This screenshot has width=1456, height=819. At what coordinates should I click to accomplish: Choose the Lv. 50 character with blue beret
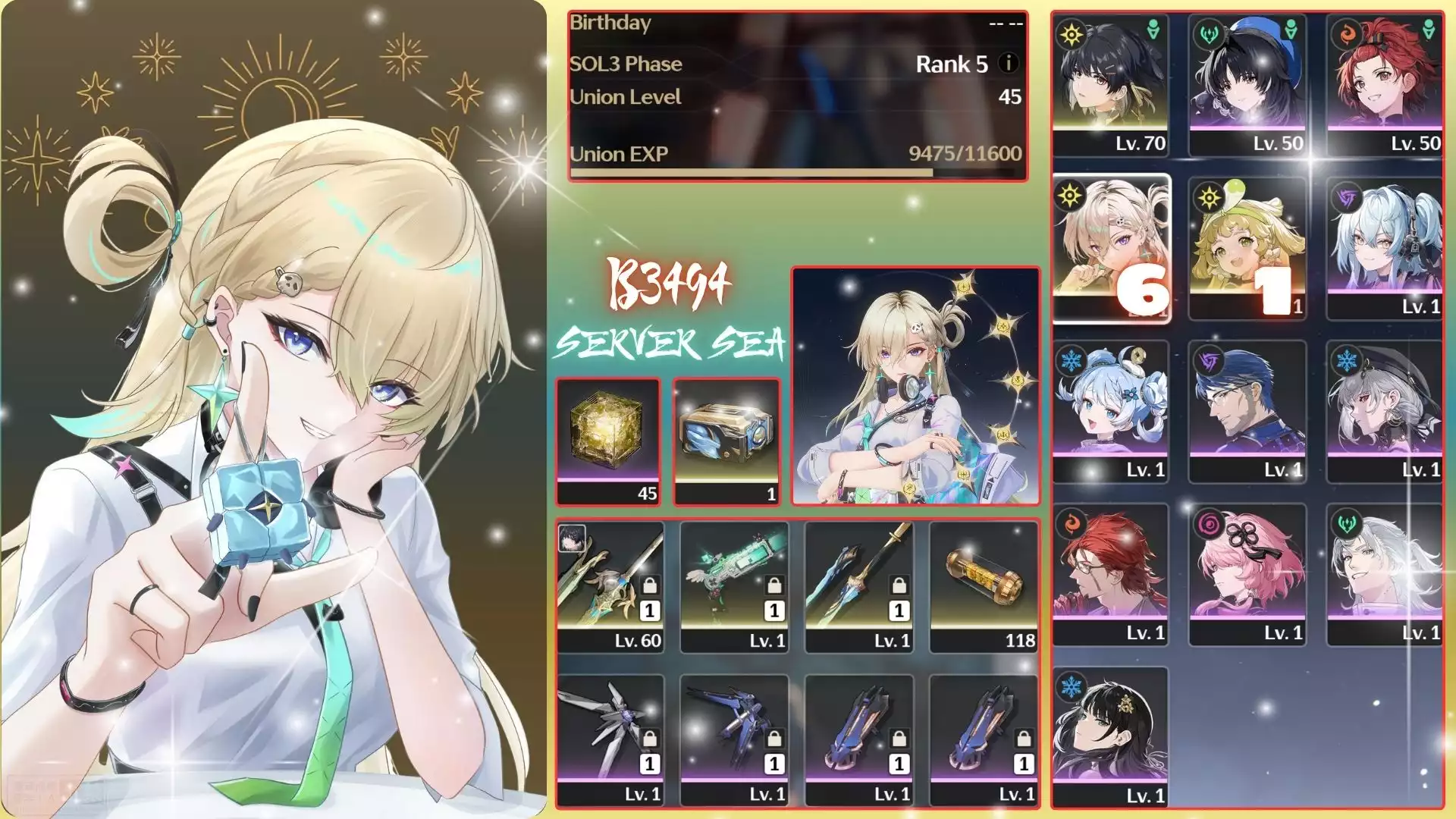[1247, 85]
